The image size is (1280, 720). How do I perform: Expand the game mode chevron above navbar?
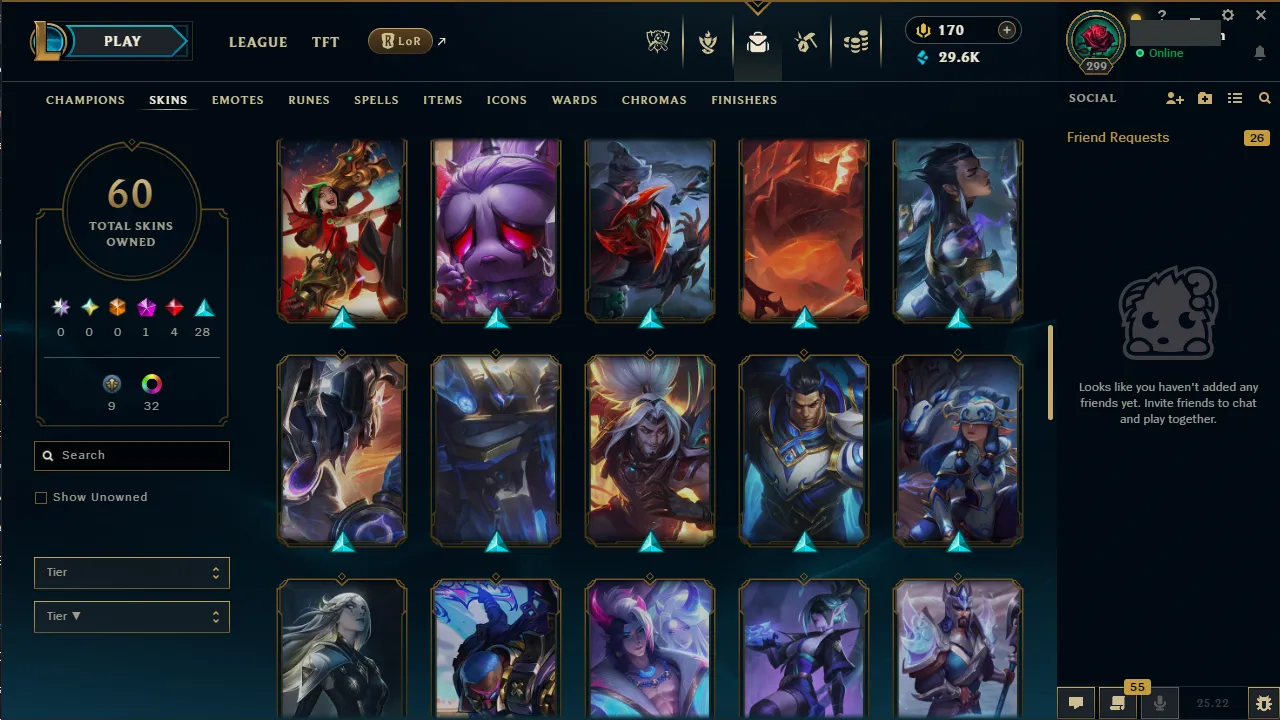[x=757, y=8]
